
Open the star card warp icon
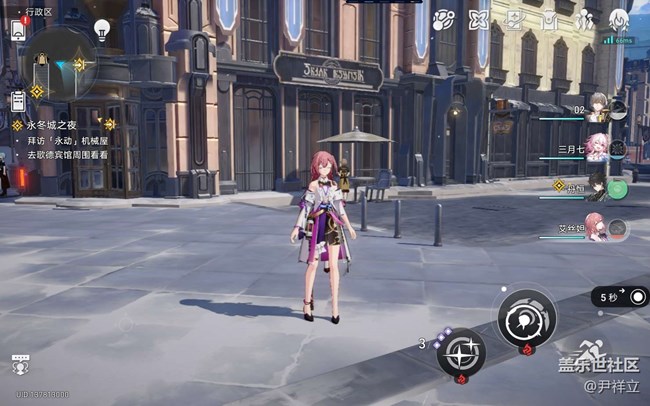coord(514,20)
